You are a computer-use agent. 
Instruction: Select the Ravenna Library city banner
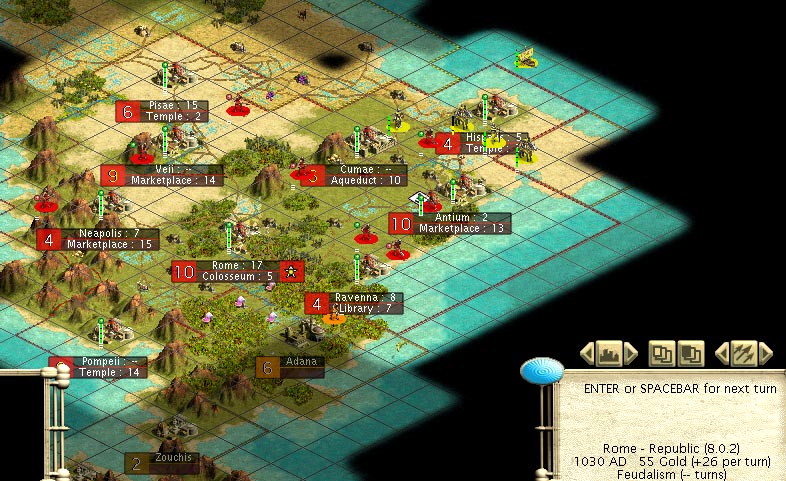(366, 303)
